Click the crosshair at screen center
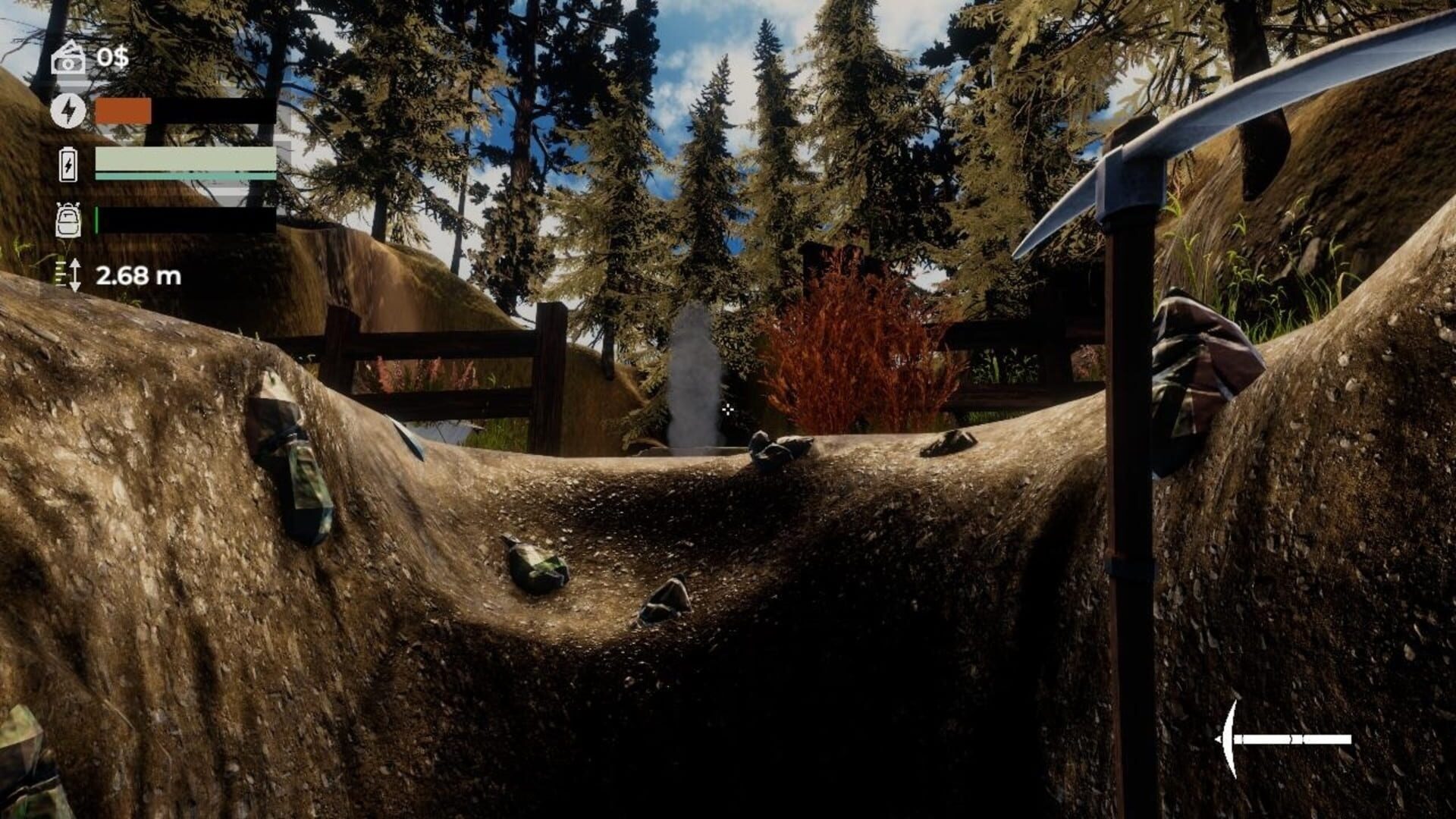 point(728,409)
